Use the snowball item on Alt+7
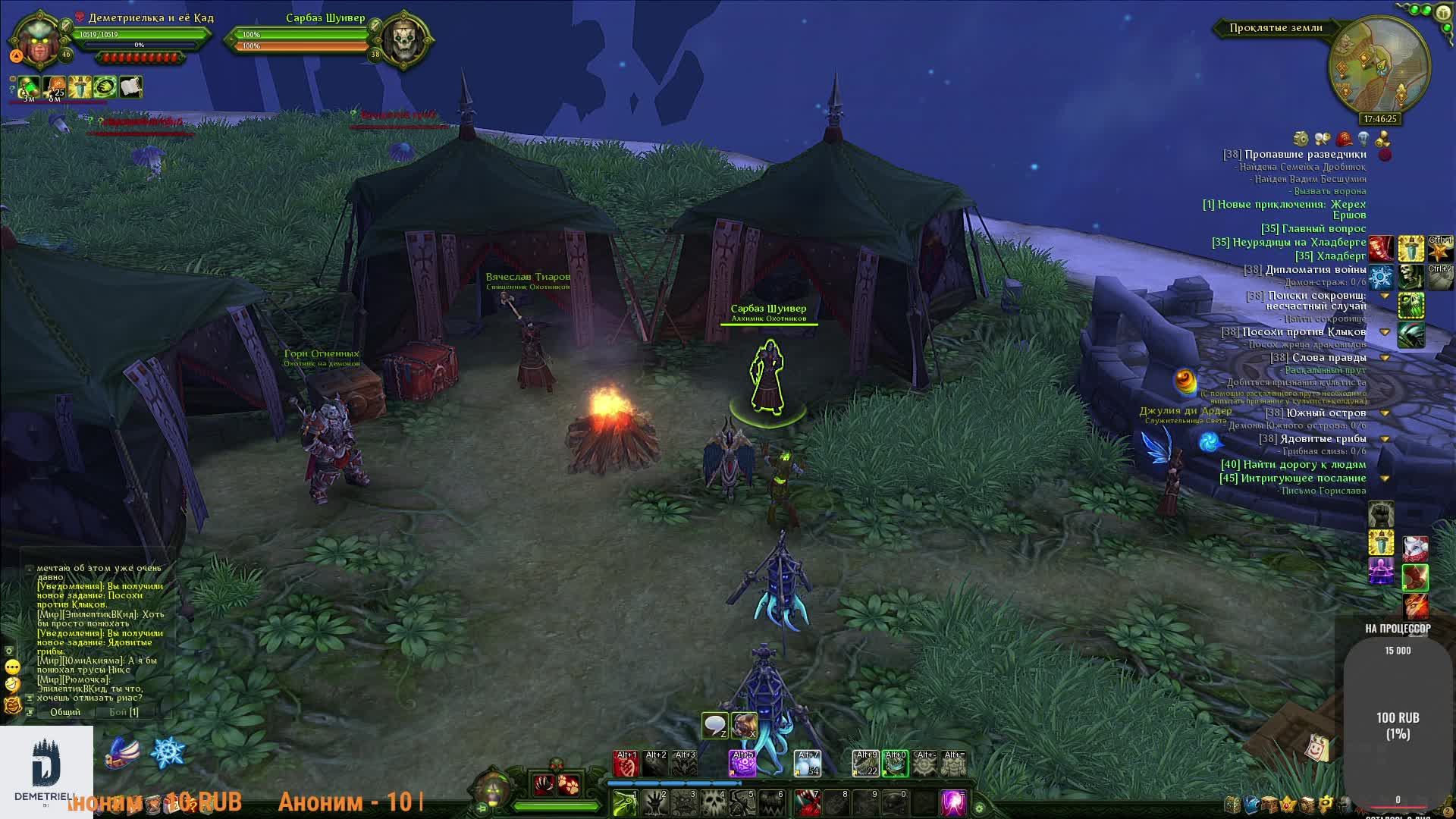This screenshot has width=1456, height=819. (807, 764)
